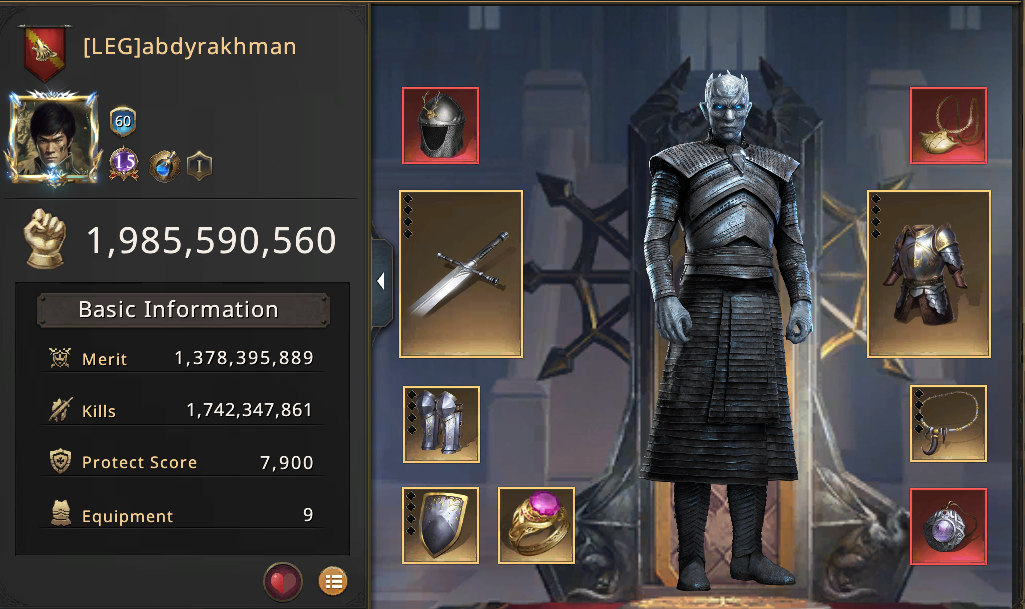1025x609 pixels.
Task: Show the level 60 badge
Action: [x=123, y=122]
